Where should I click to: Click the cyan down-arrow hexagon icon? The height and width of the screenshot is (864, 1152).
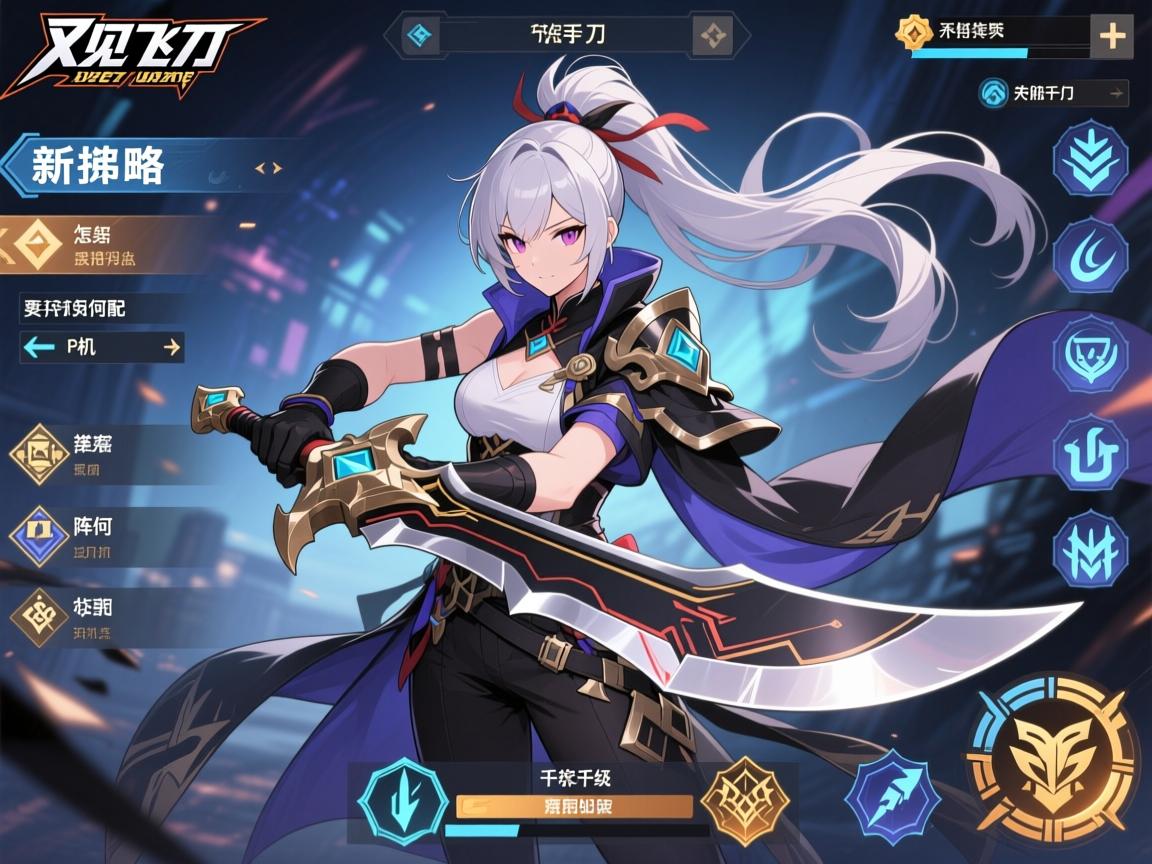[x=402, y=800]
